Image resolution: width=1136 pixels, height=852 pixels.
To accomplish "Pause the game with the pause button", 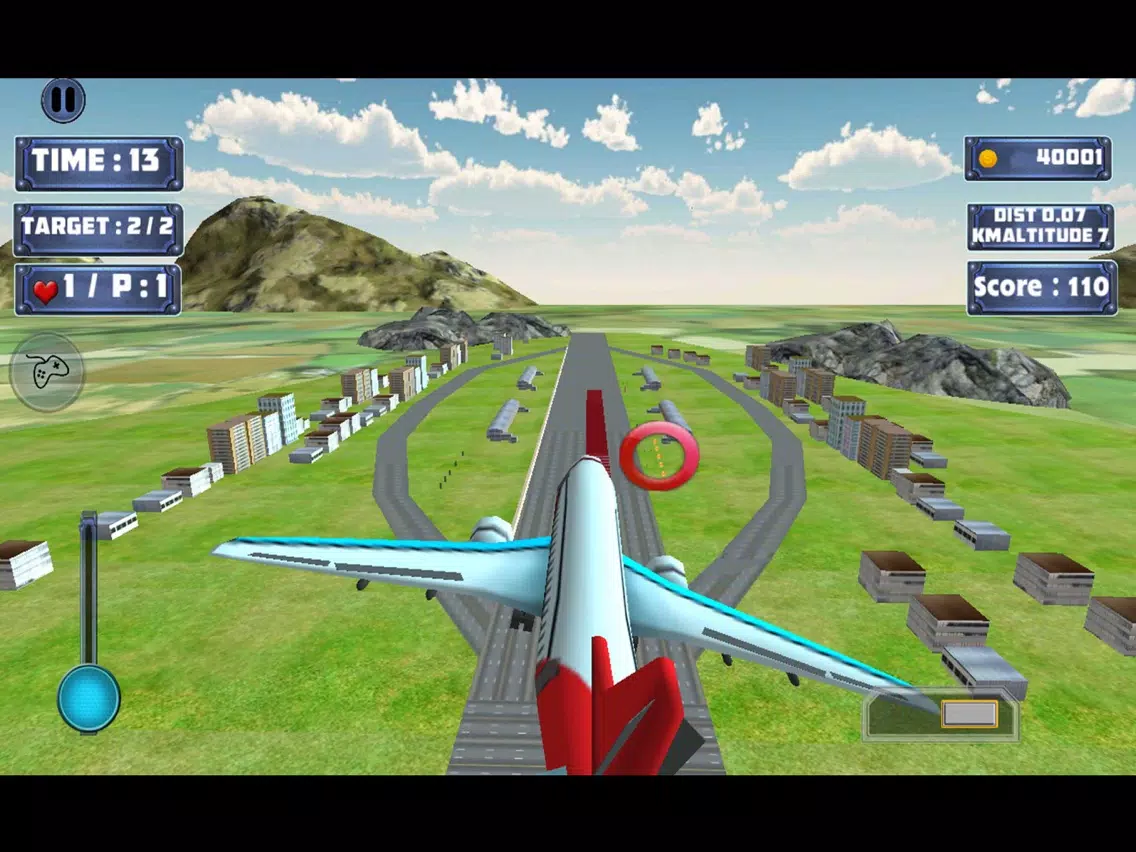I will 63,100.
